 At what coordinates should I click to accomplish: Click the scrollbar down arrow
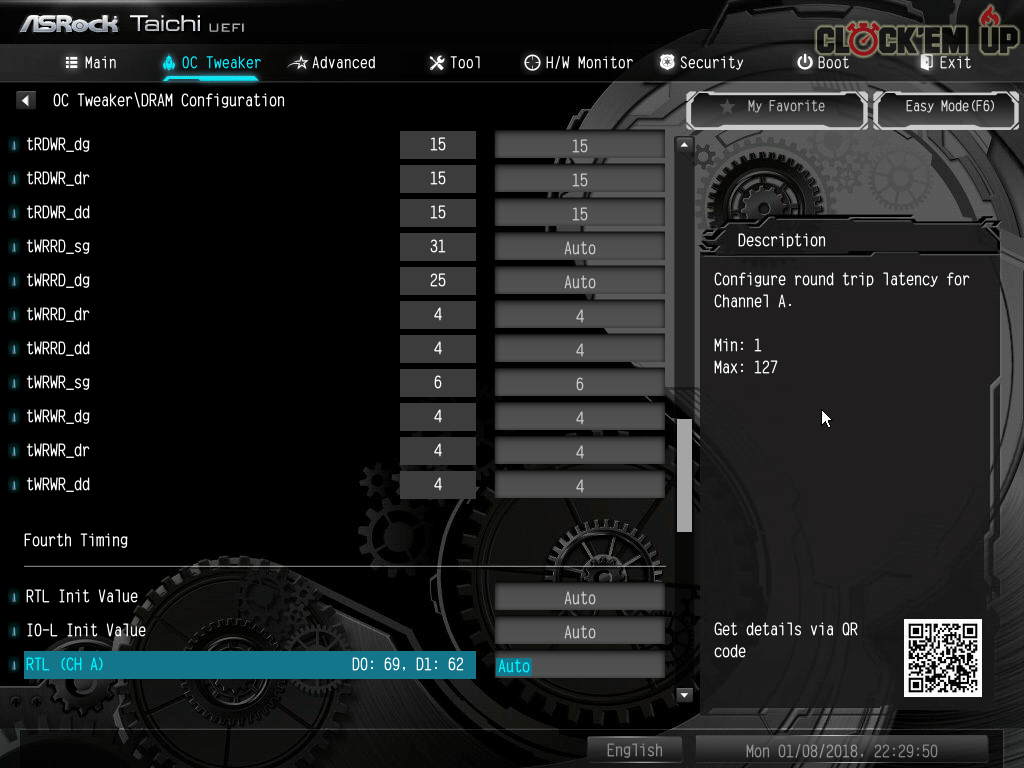[x=685, y=694]
